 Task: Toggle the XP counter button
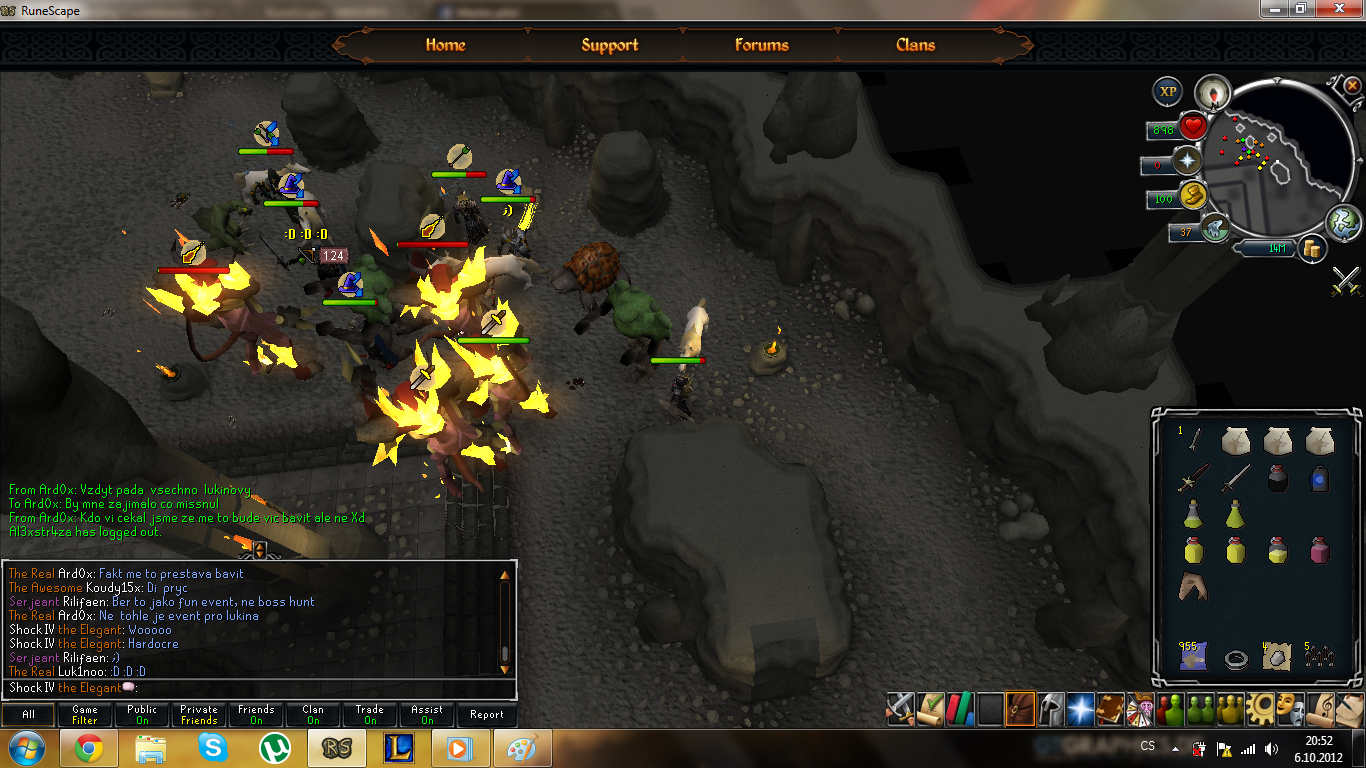(1167, 92)
